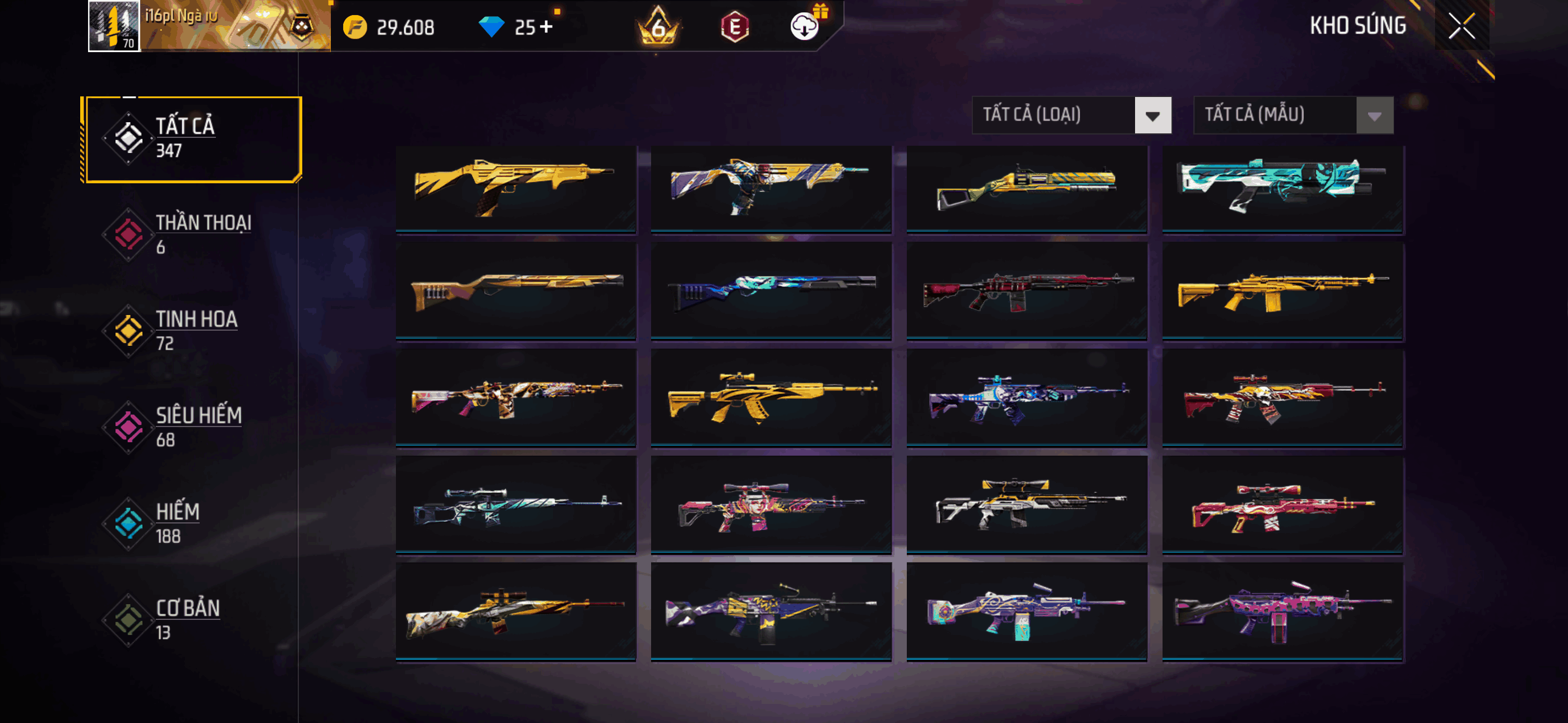The height and width of the screenshot is (723, 1568).
Task: View the player profile avatar
Action: pyautogui.click(x=114, y=26)
